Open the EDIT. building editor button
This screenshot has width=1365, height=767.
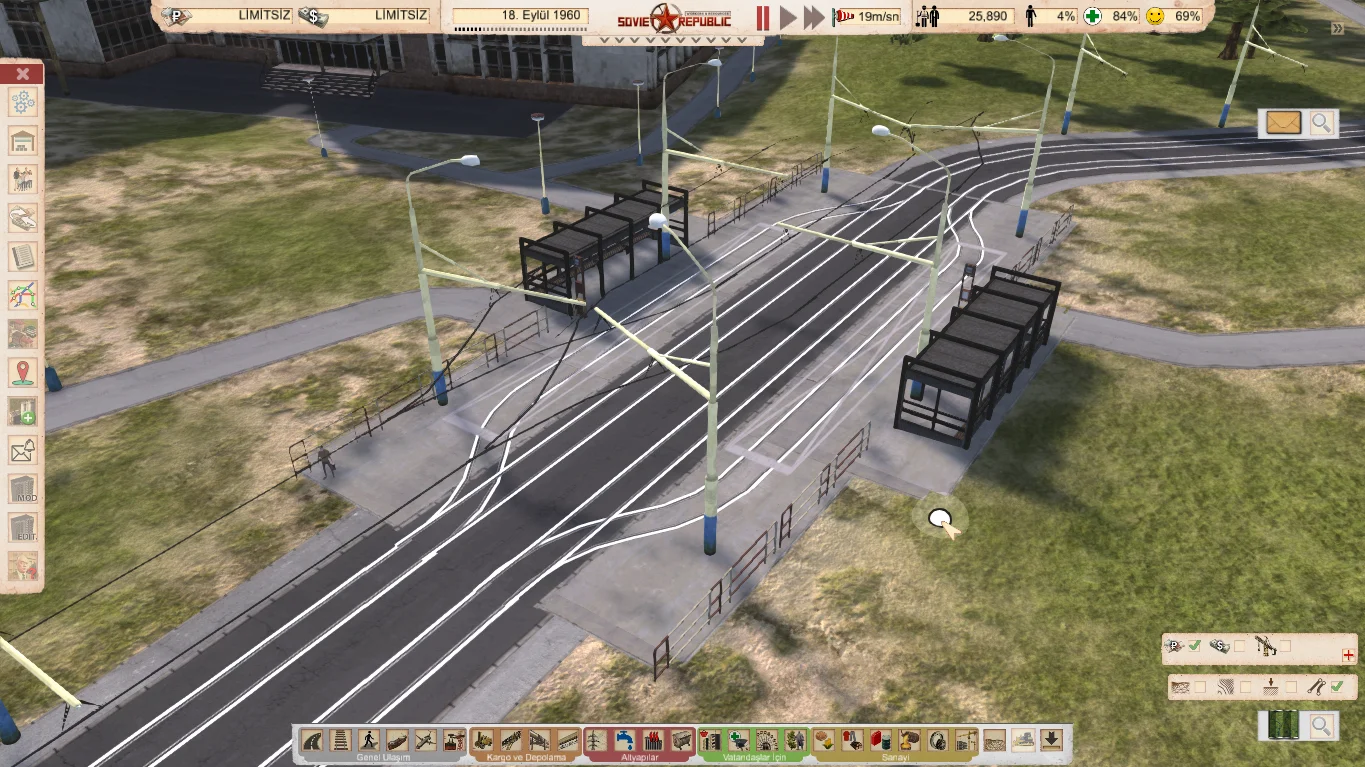coord(22,529)
